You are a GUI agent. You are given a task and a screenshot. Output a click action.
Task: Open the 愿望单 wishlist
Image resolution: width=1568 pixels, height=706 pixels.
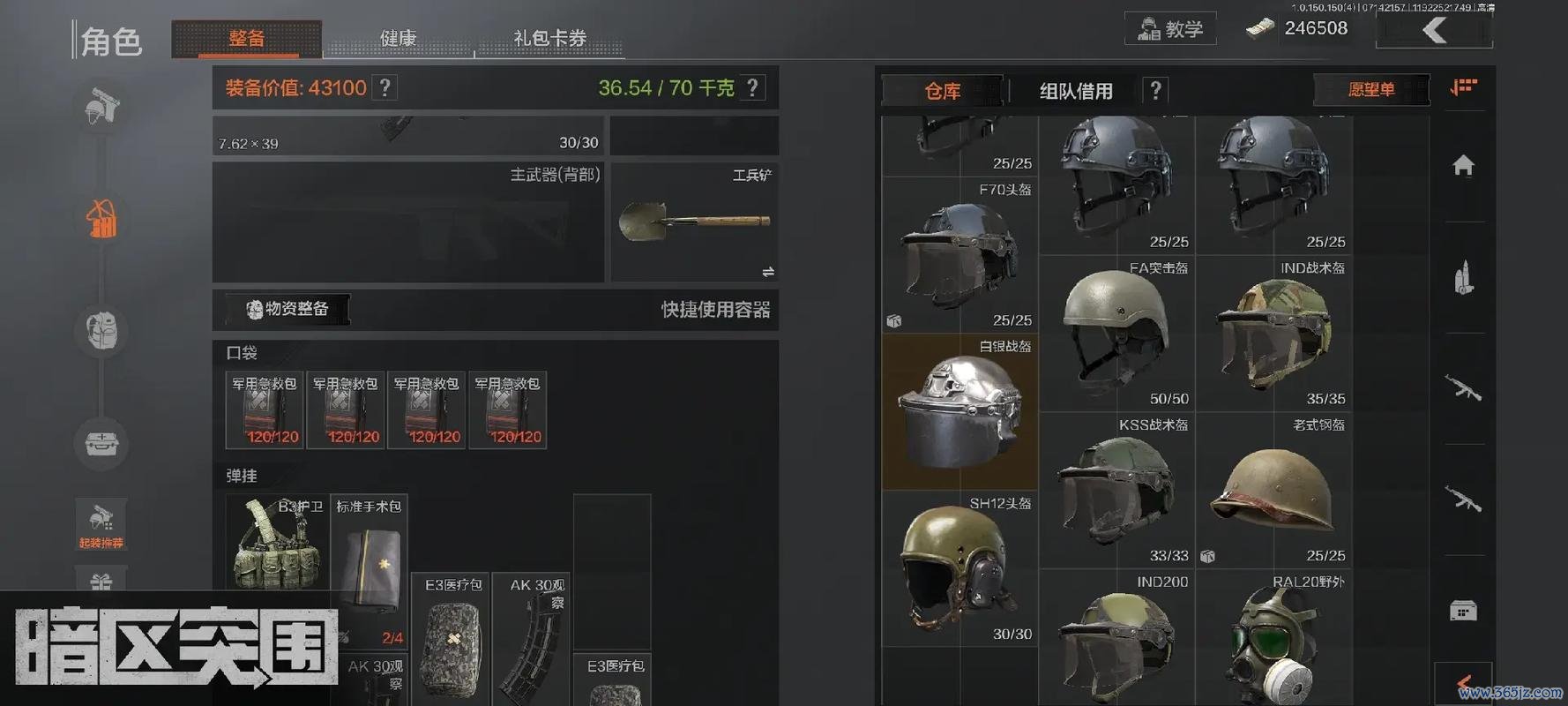click(x=1372, y=90)
